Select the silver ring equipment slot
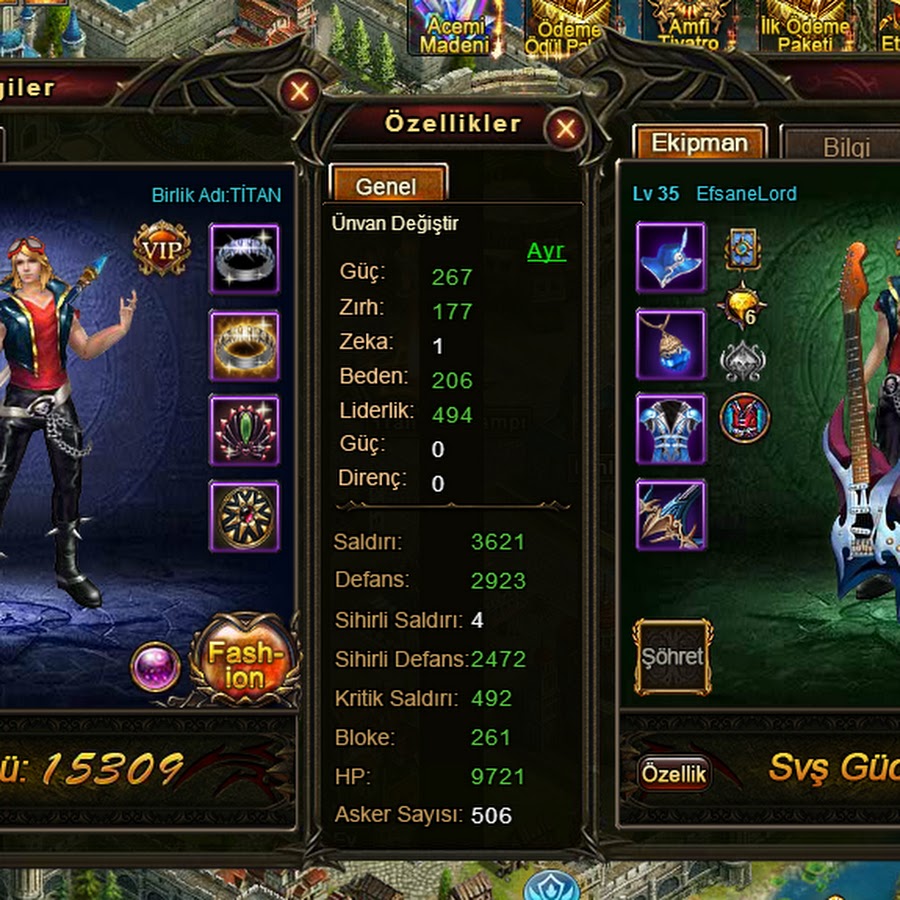This screenshot has width=900, height=900. tap(244, 258)
